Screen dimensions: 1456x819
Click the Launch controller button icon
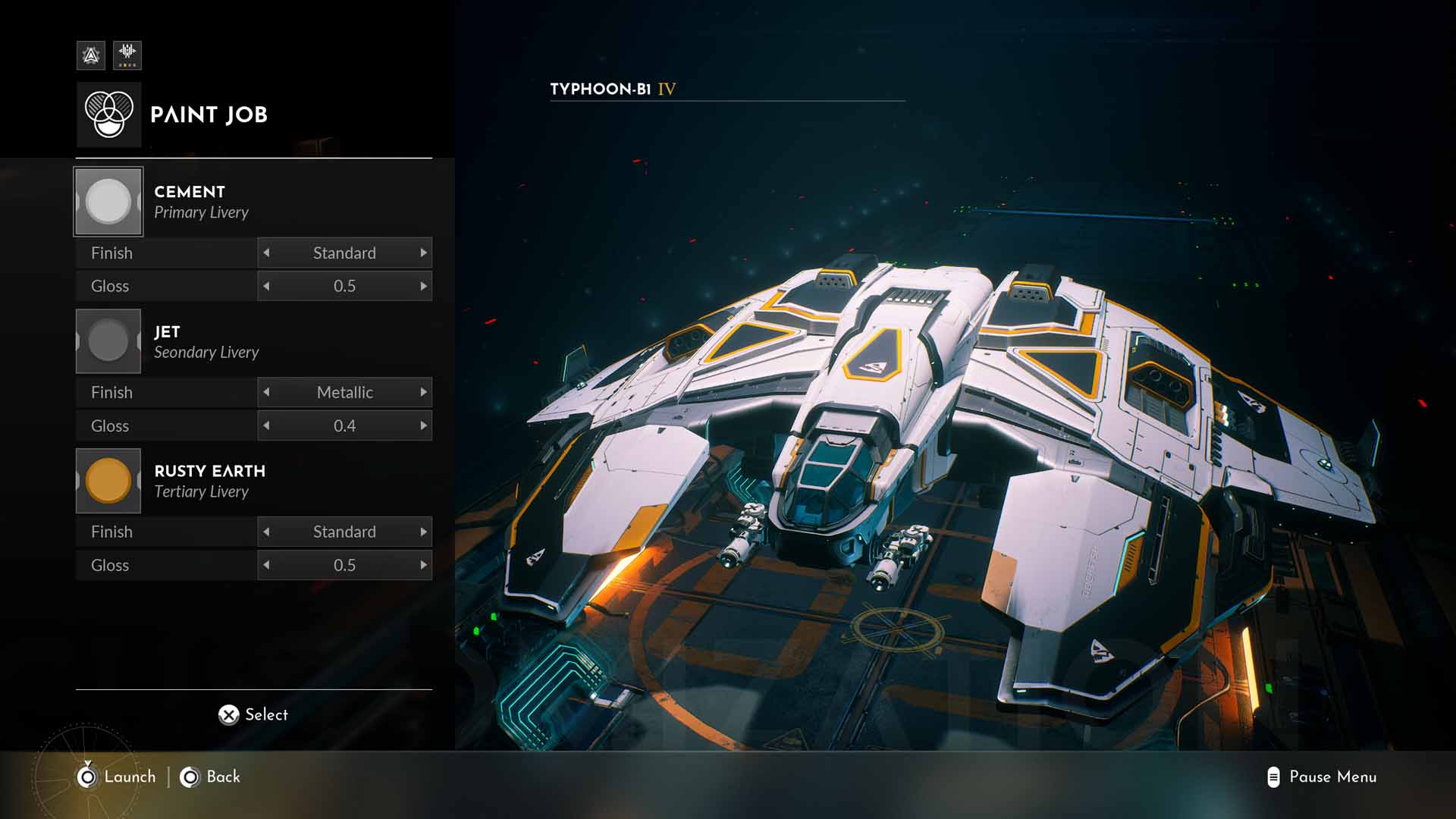87,777
